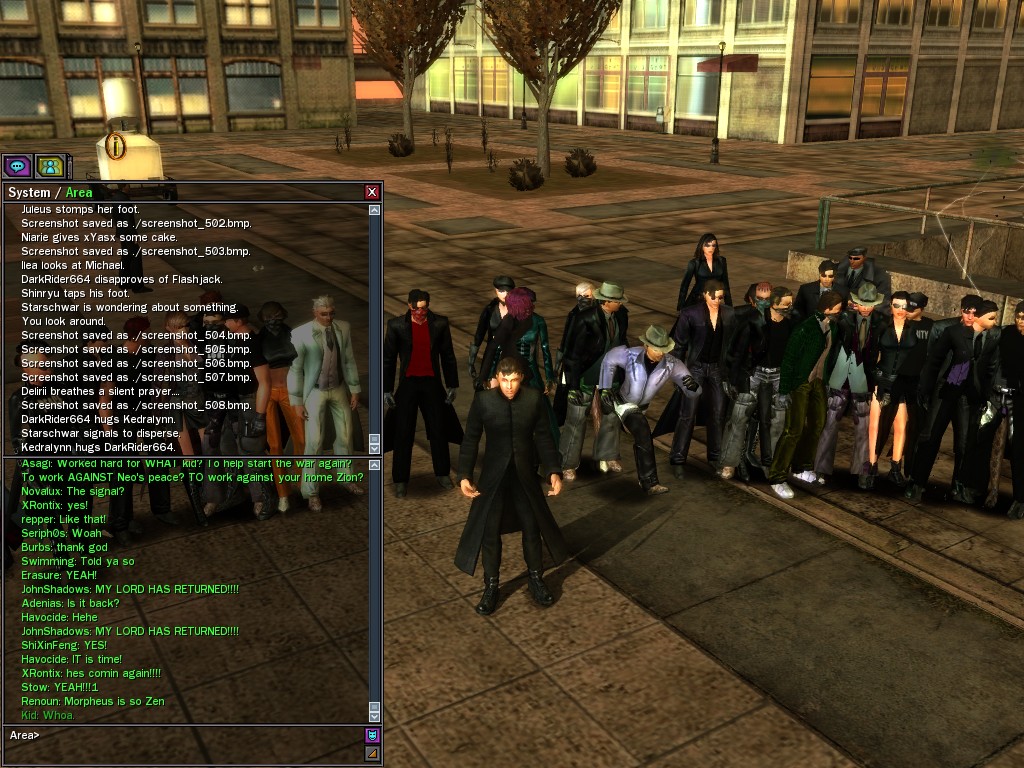
Task: Select the Area channel label in header
Action: (79, 192)
